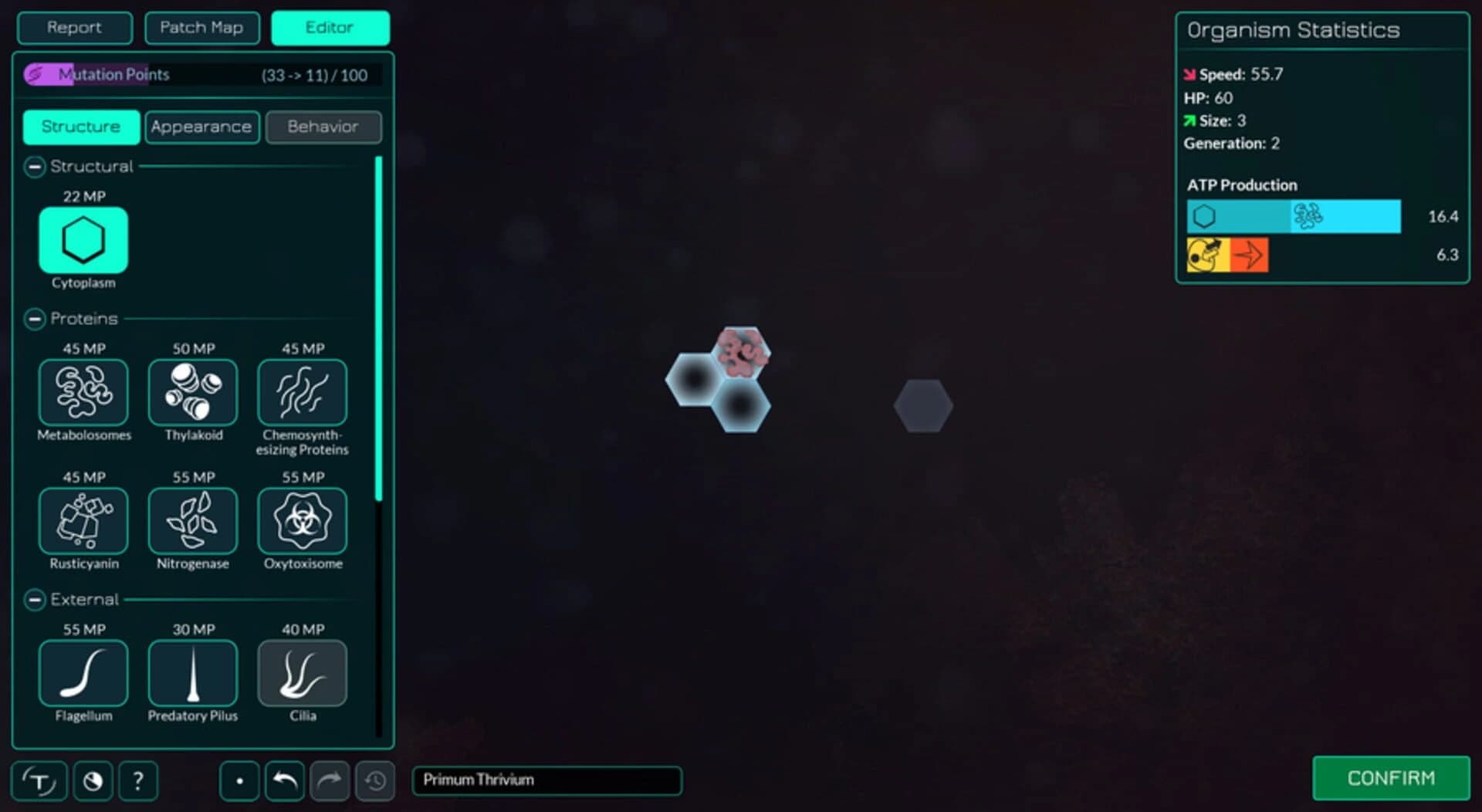
Task: Select the Nitrogenase protein part
Action: [192, 521]
